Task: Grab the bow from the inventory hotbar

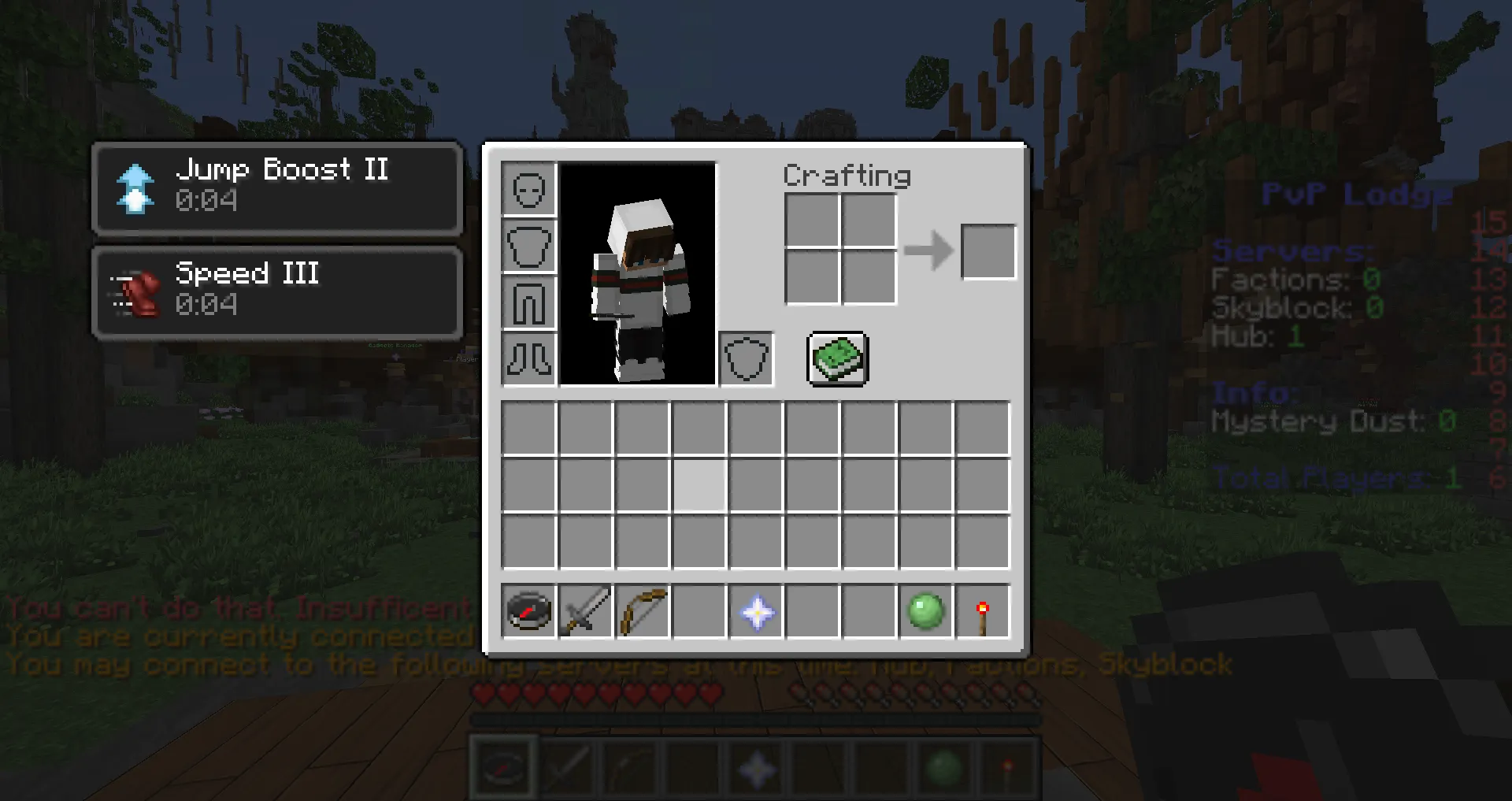Action: coord(643,611)
